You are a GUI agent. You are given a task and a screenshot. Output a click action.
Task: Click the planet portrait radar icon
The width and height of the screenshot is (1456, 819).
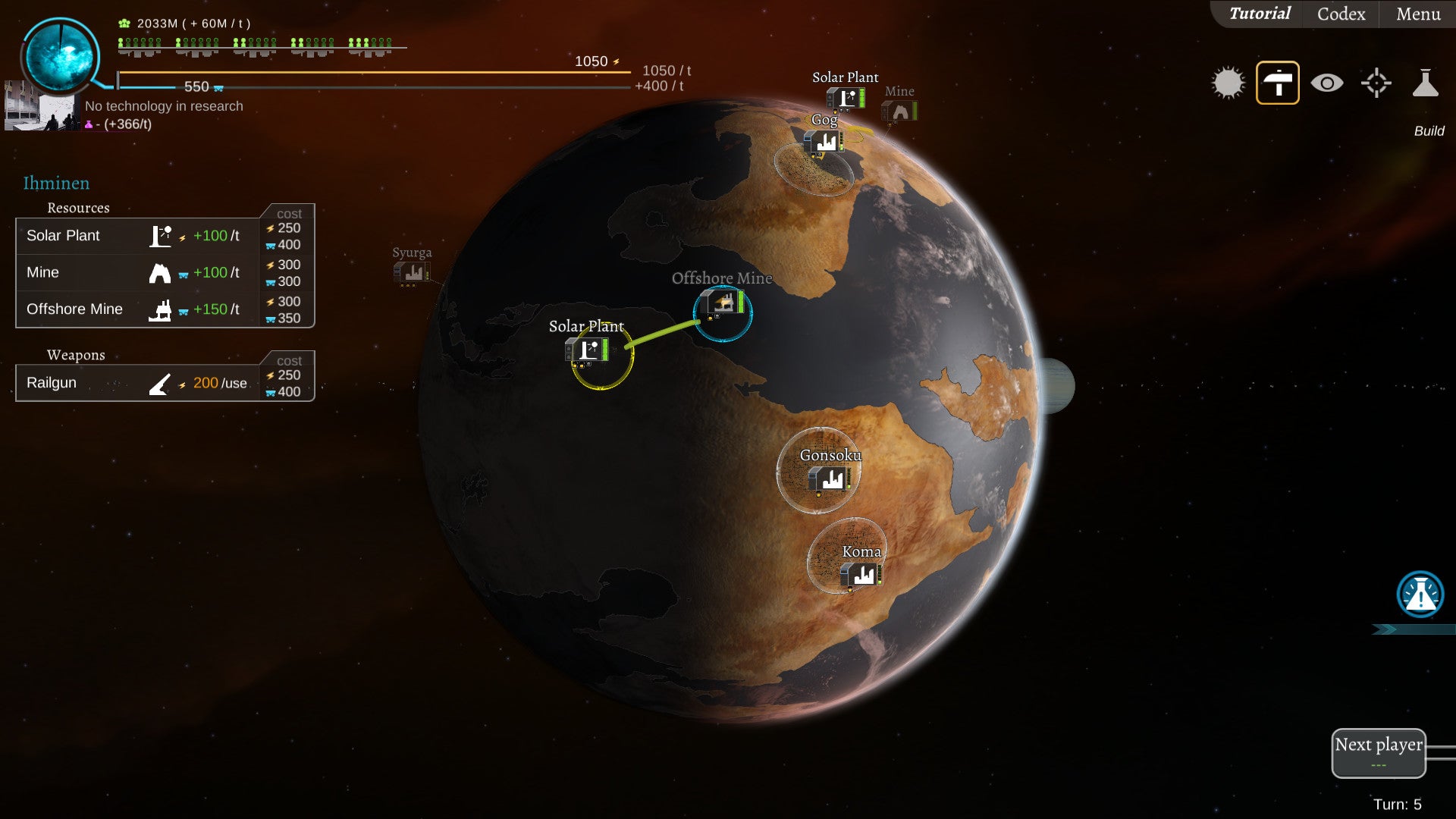pyautogui.click(x=61, y=57)
